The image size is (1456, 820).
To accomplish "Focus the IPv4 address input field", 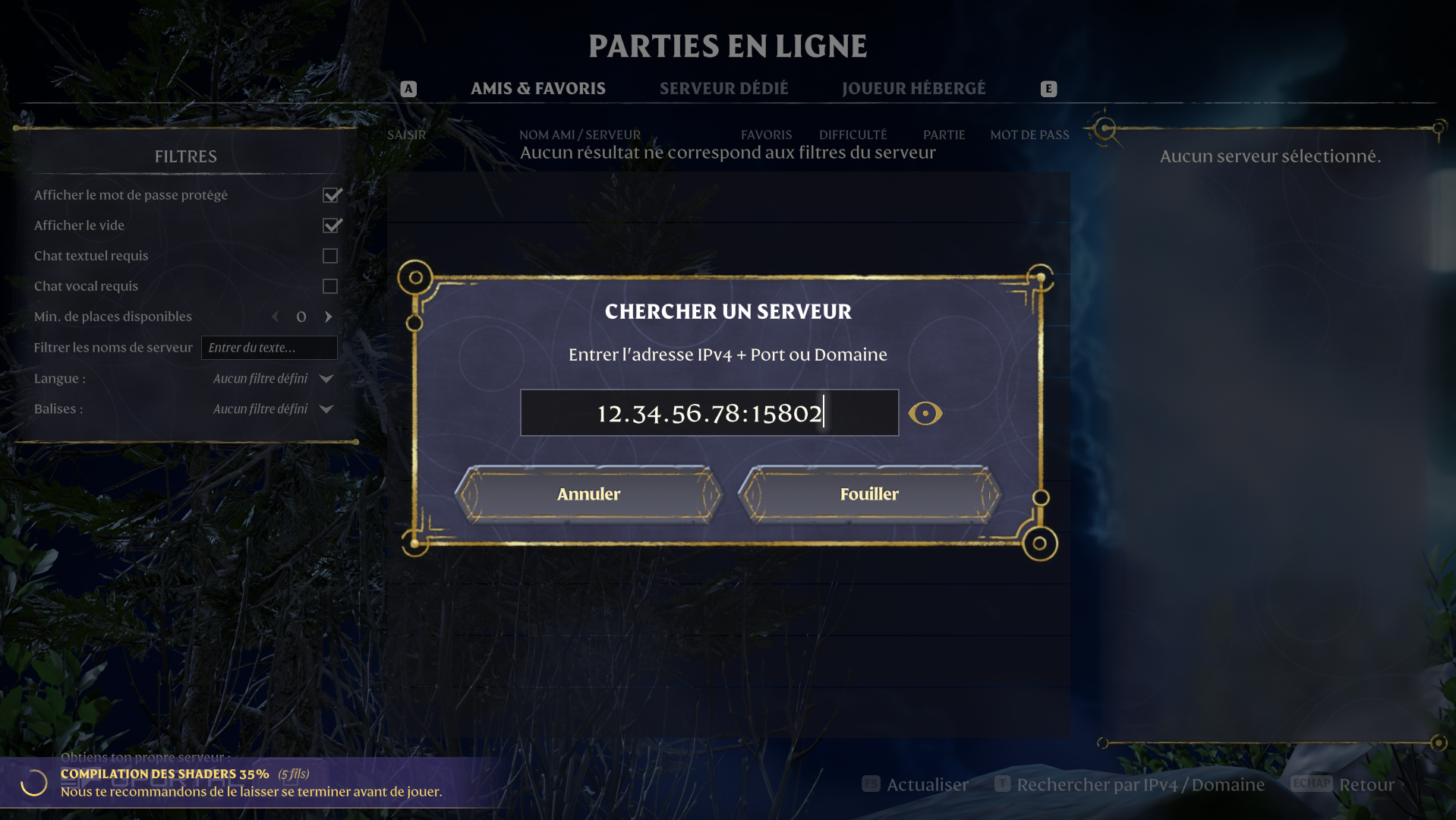I will (x=709, y=413).
